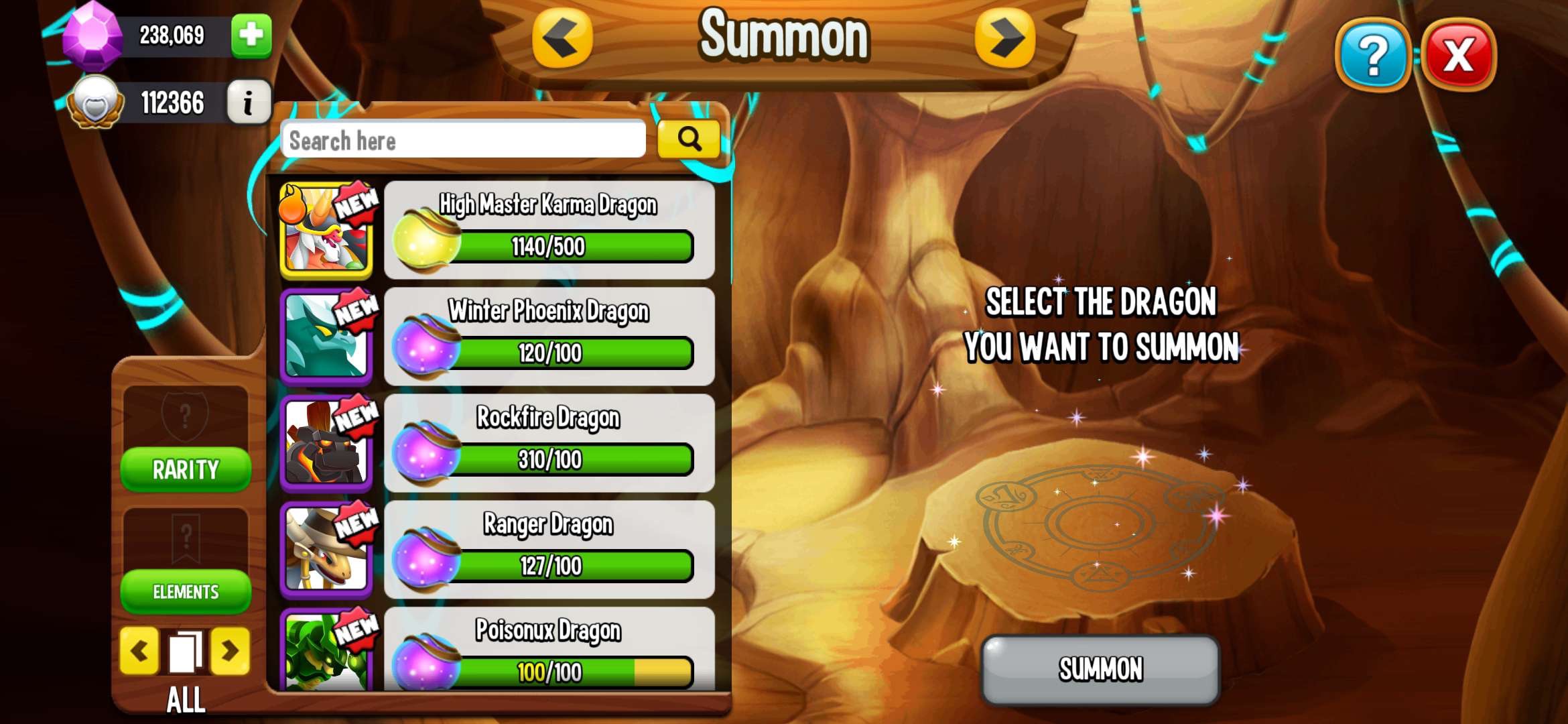Switch to next ownership filter with right yellow arrow
Screen dimensions: 1568x724
pos(230,650)
